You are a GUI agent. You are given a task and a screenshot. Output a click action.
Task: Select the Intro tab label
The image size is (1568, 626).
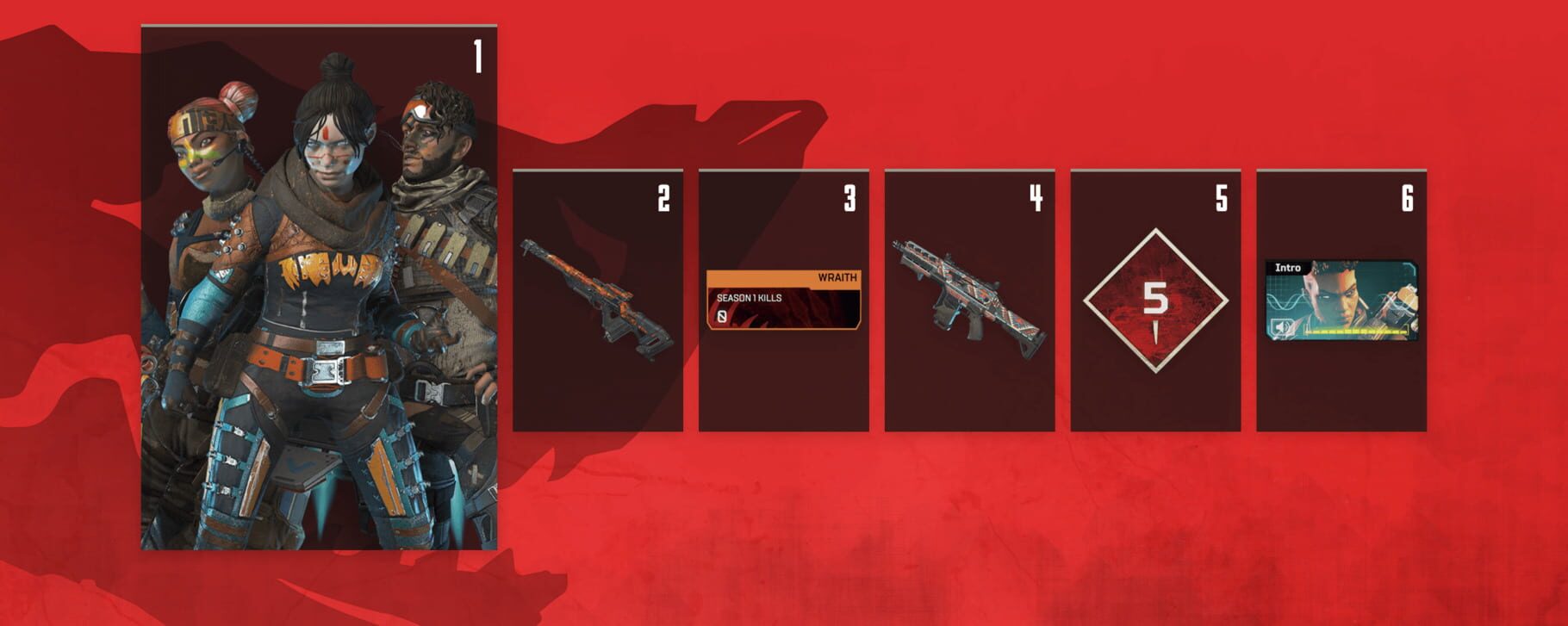(x=1289, y=268)
